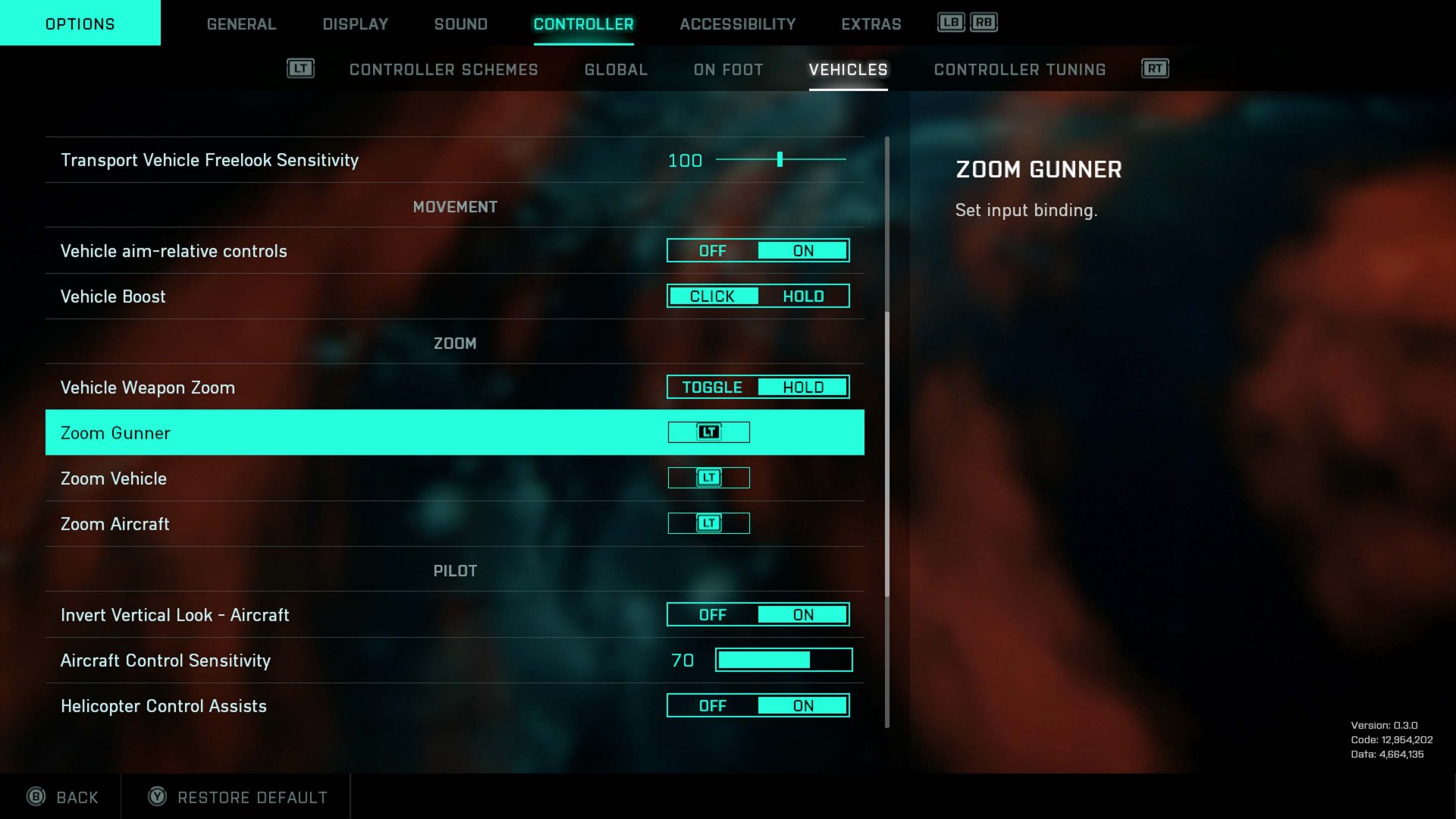Go to the Sound options tab
The width and height of the screenshot is (1456, 819).
(x=460, y=24)
